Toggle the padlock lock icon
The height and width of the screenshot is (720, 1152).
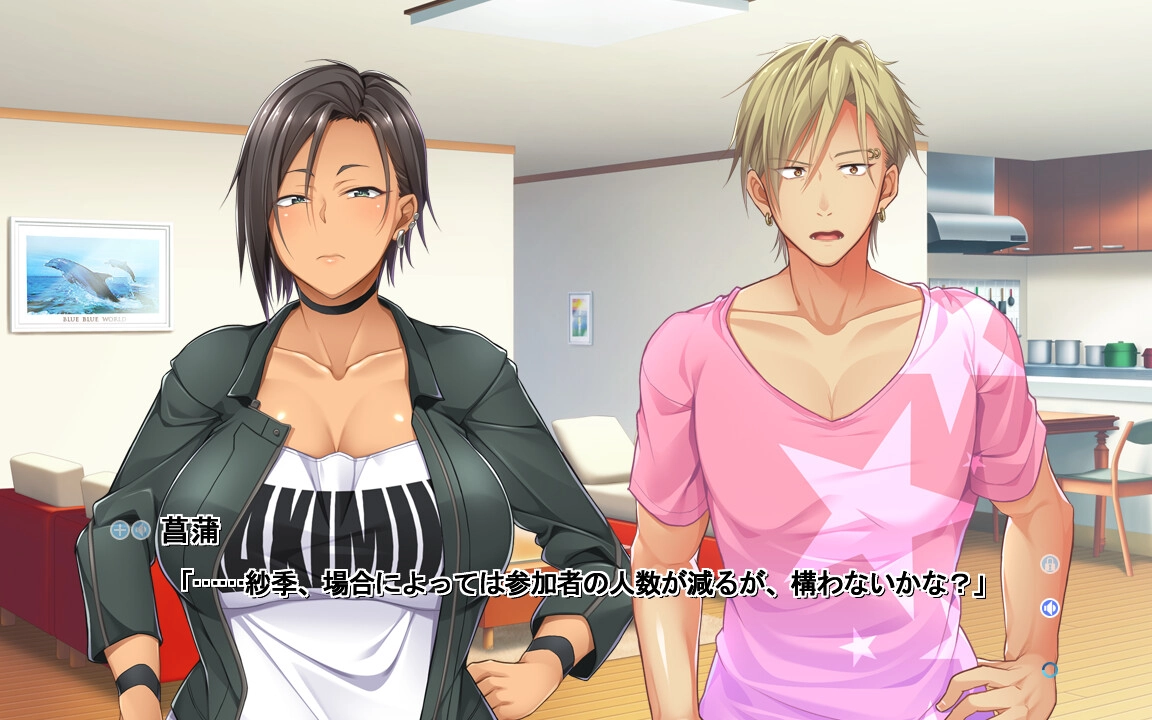coord(1049,564)
